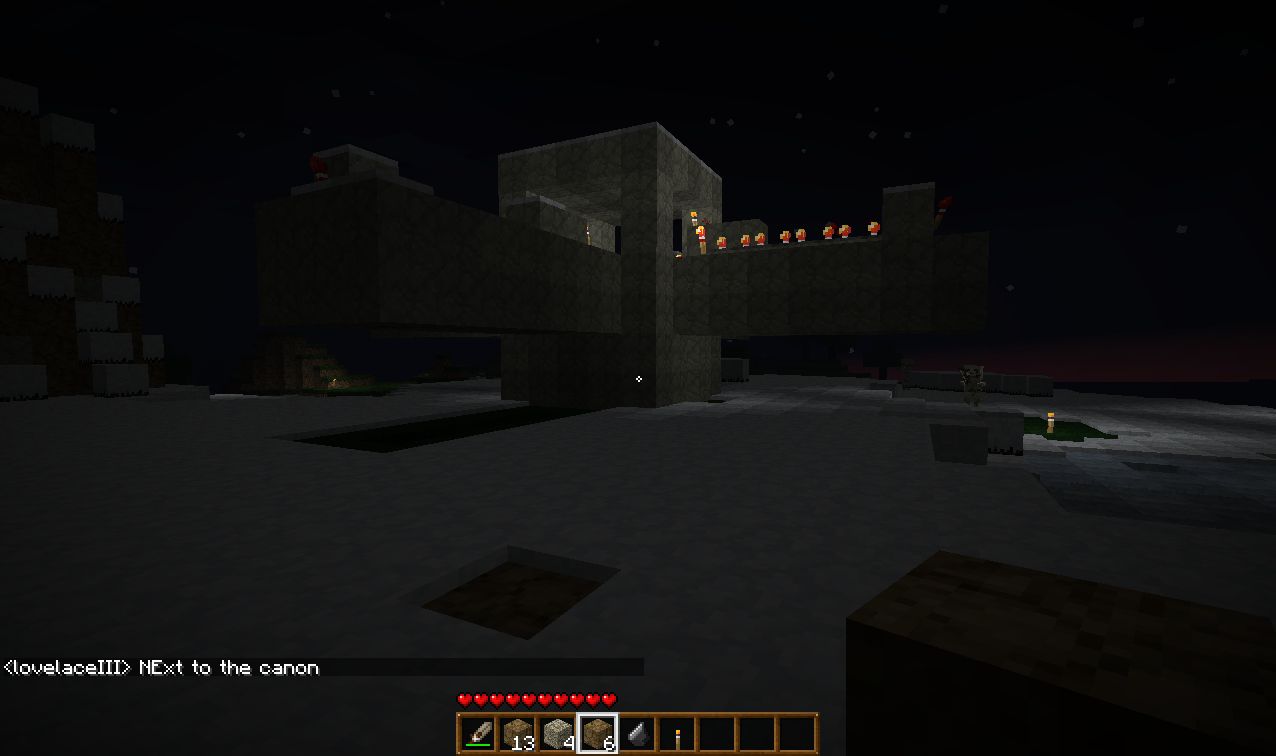
Task: Select the sword hotbar slot
Action: (x=477, y=734)
